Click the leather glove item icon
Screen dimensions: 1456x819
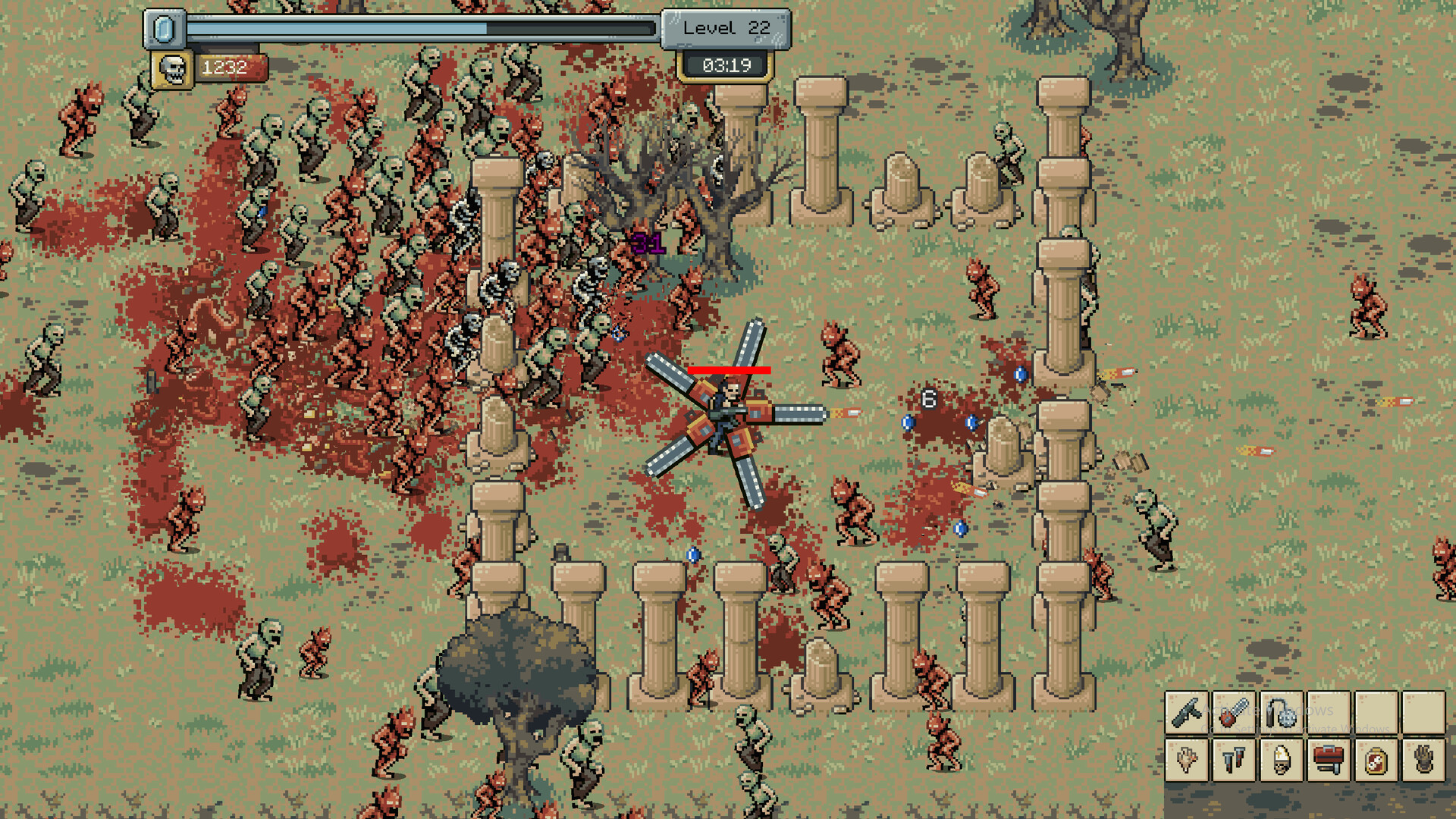pyautogui.click(x=1423, y=760)
